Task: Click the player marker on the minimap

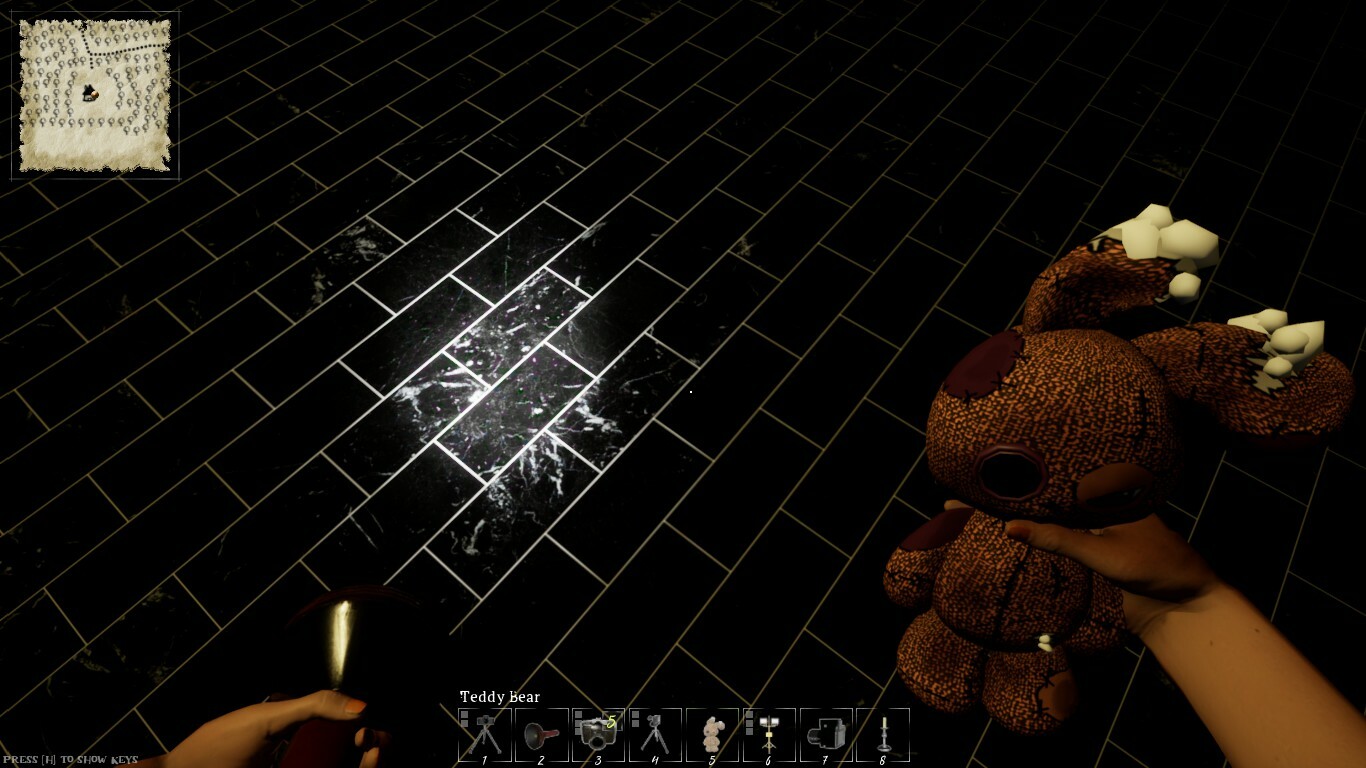Action: pos(88,92)
